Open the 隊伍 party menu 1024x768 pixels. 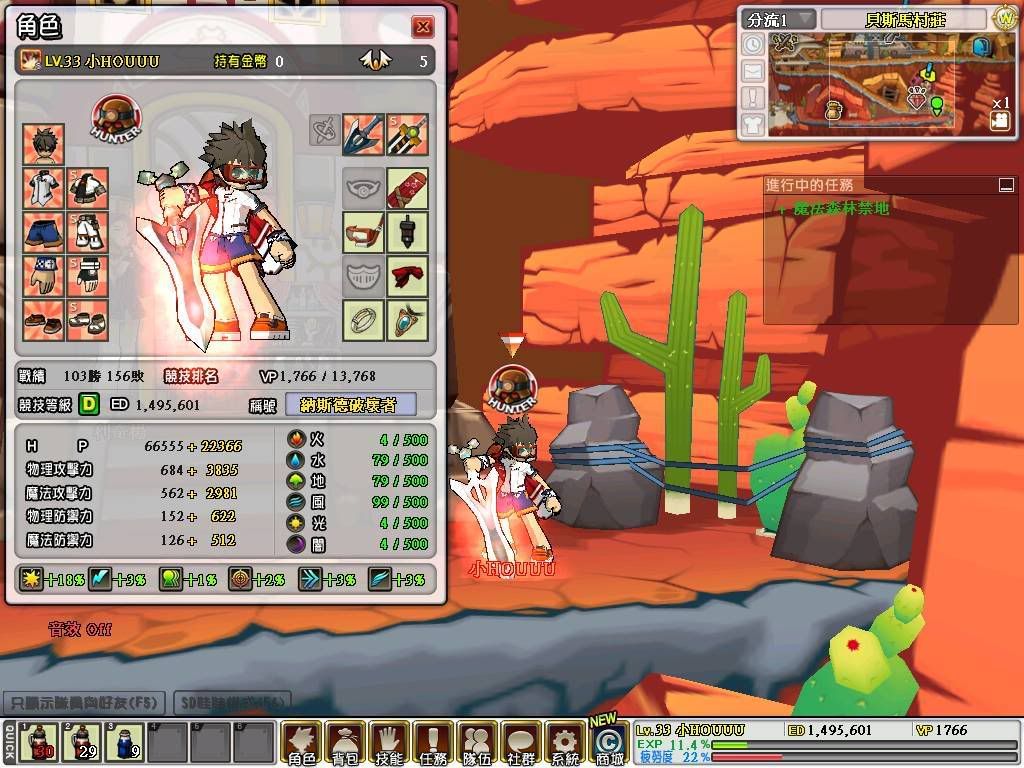(477, 743)
